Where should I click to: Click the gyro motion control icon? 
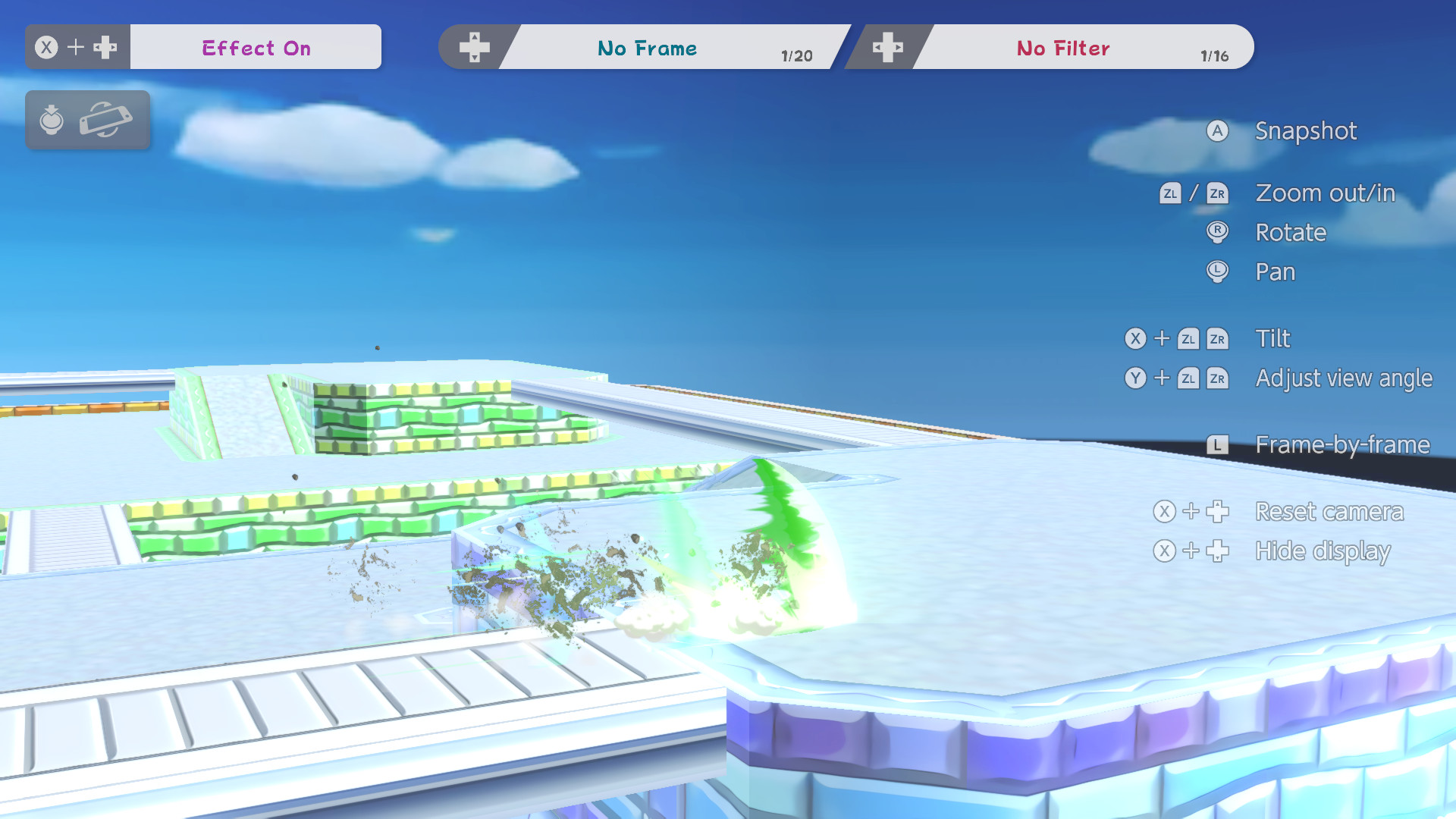coord(106,120)
